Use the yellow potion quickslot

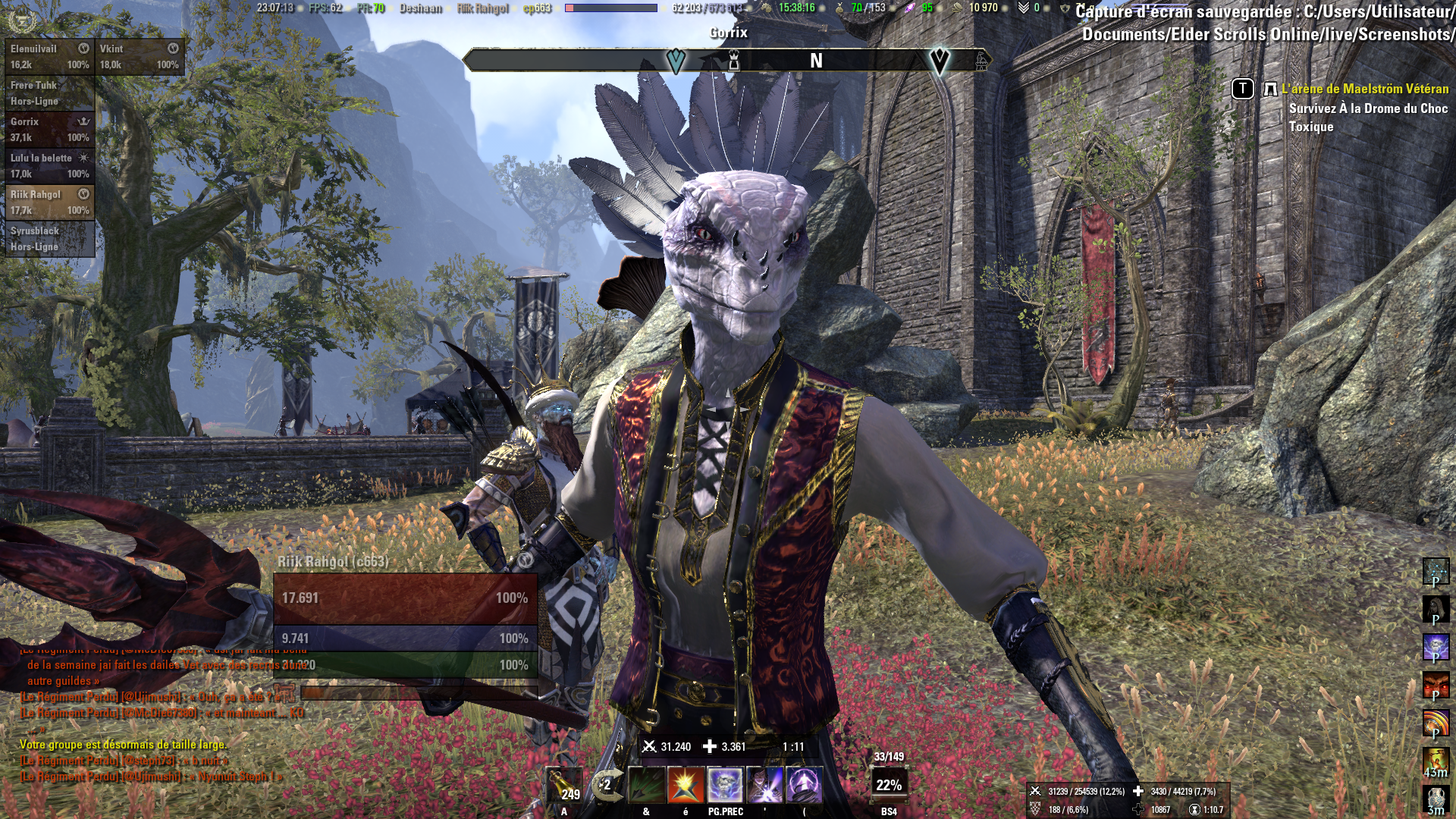pyautogui.click(x=563, y=785)
